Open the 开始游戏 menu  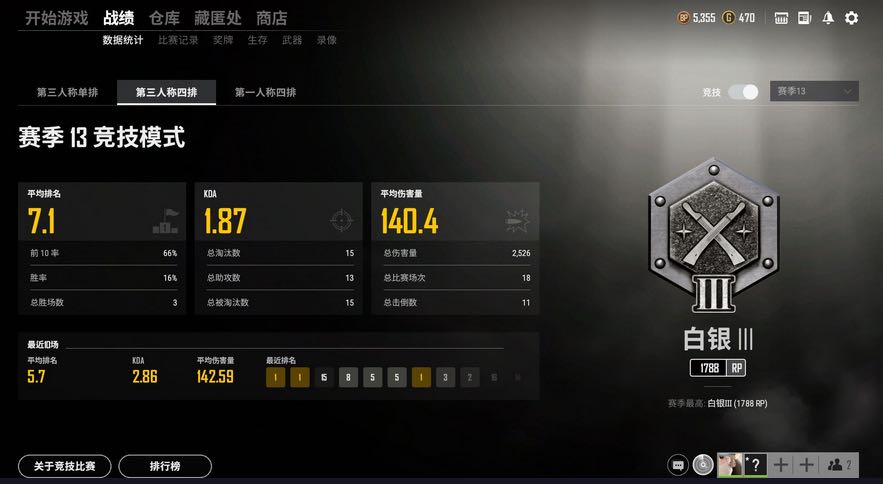pyautogui.click(x=56, y=18)
